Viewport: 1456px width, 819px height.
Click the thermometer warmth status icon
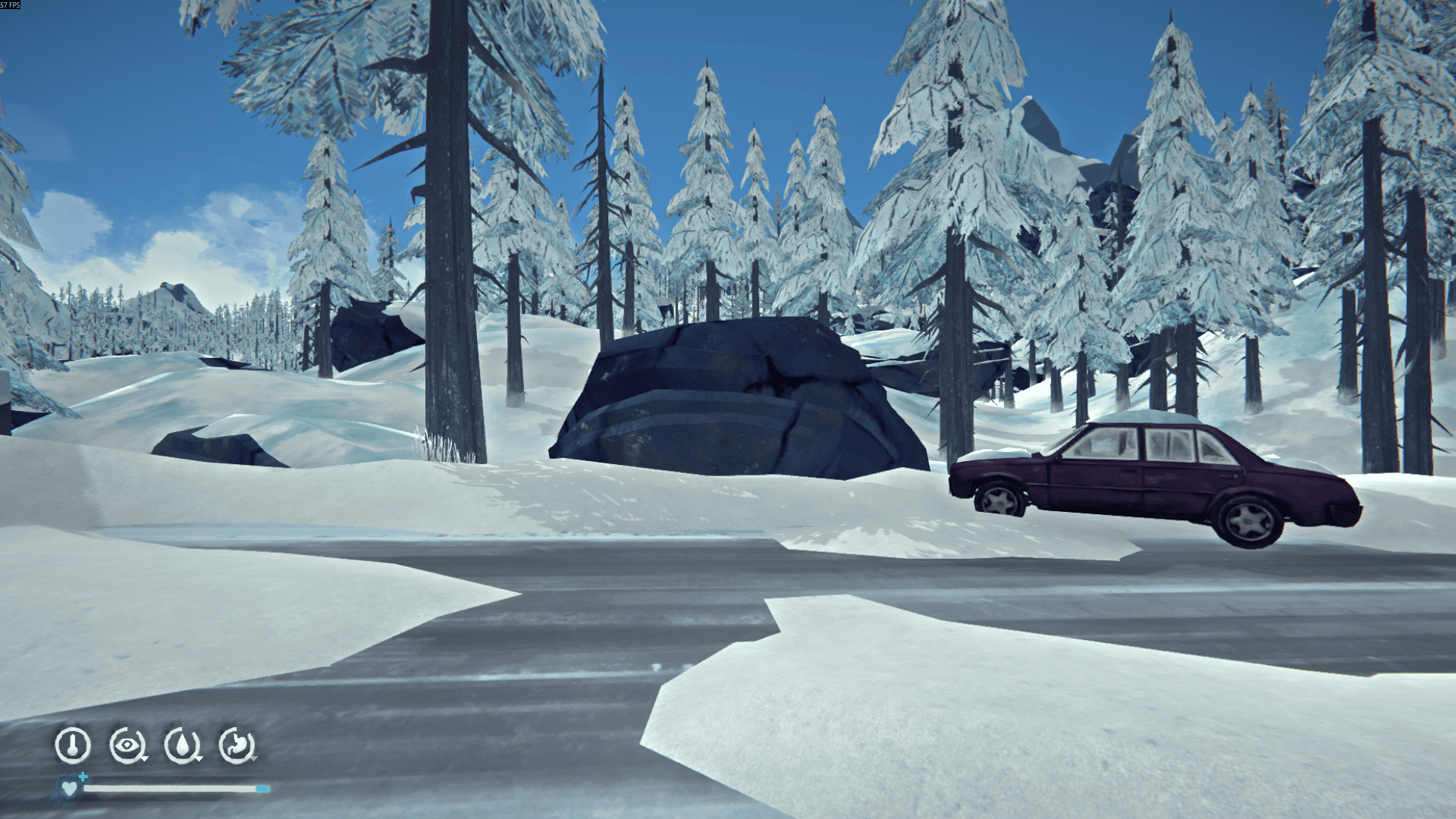(x=73, y=745)
